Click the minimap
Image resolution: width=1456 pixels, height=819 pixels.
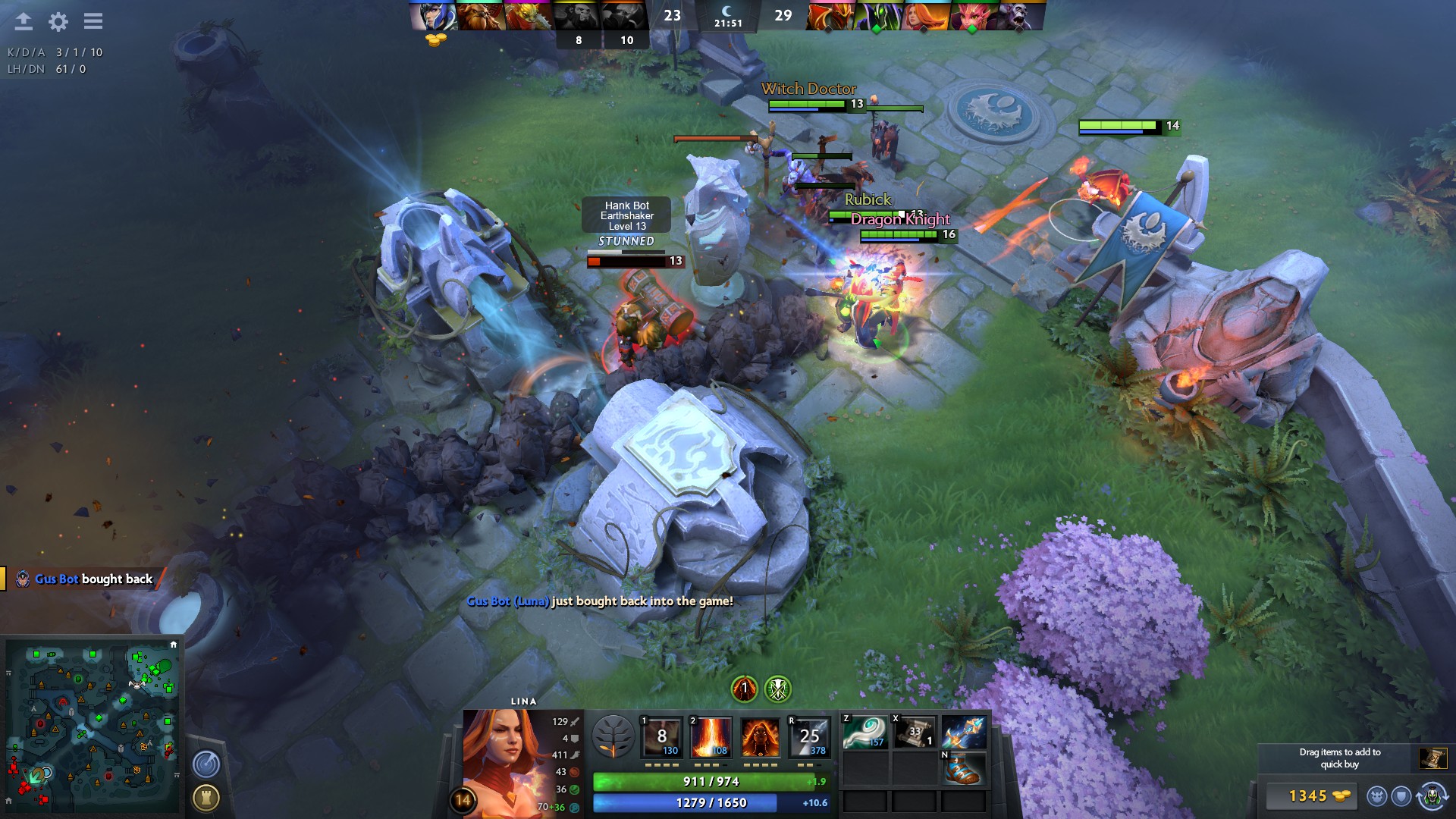pos(93,726)
